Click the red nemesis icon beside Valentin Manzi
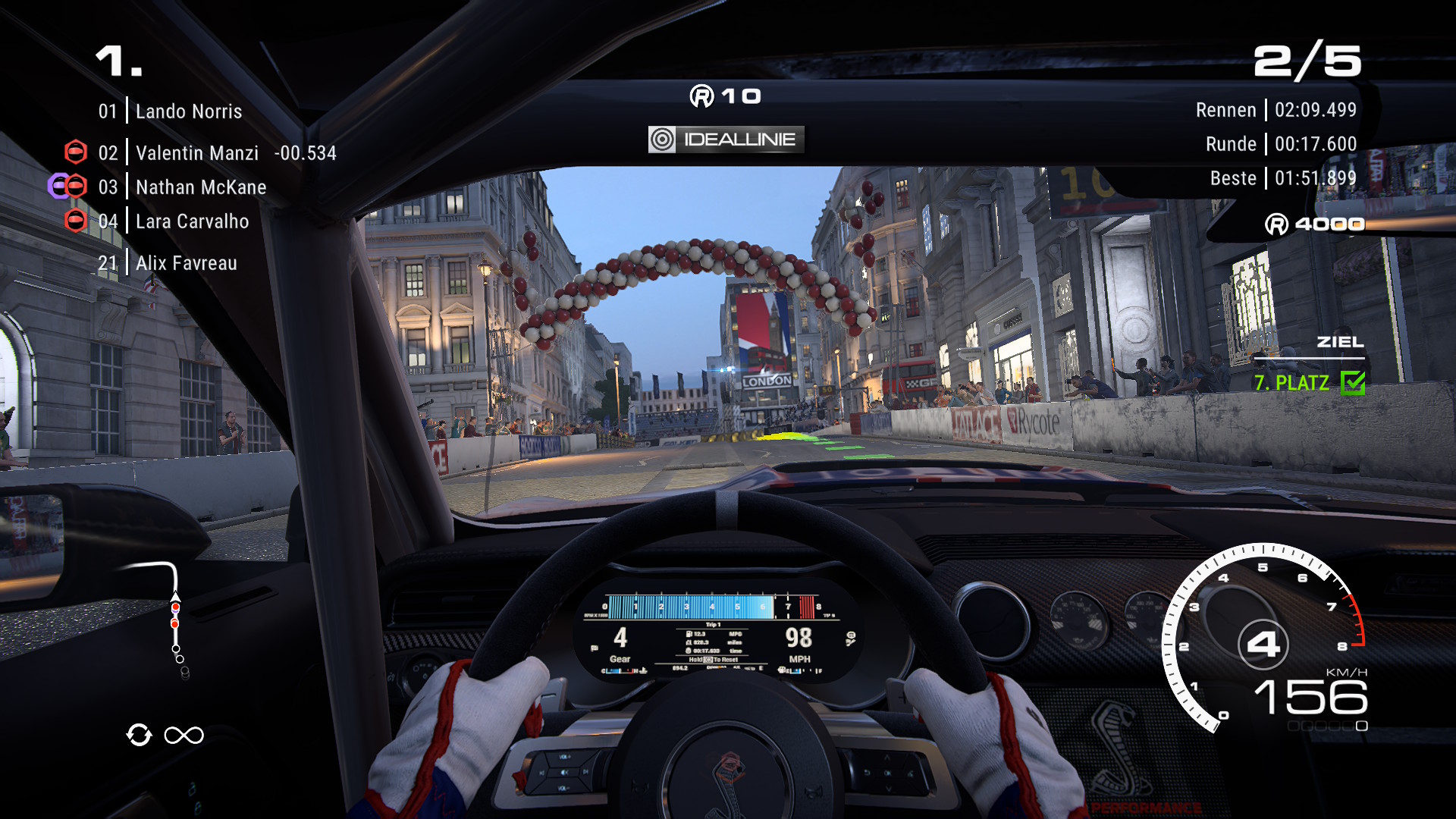The image size is (1456, 819). click(75, 152)
